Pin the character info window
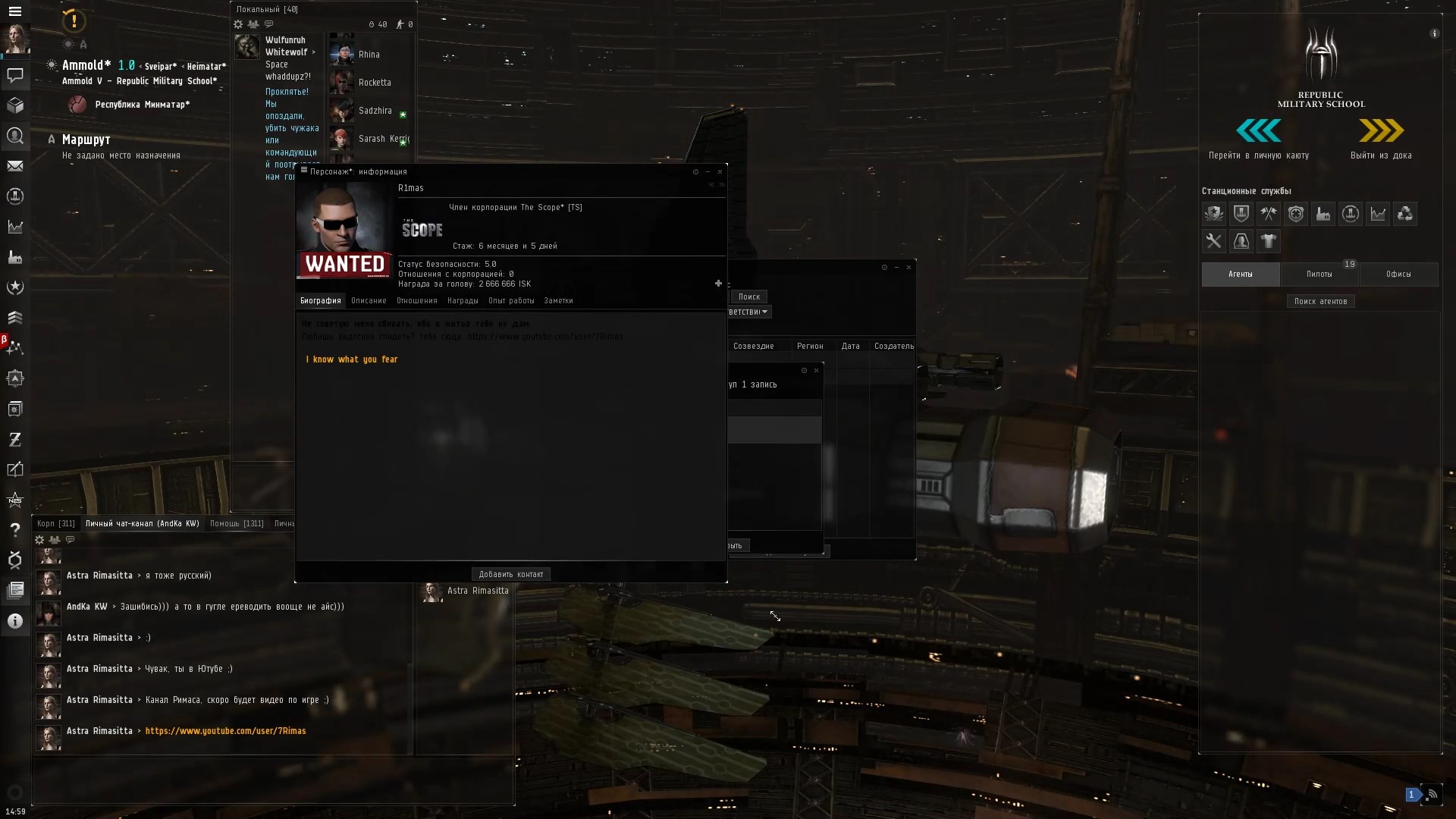 pos(695,172)
